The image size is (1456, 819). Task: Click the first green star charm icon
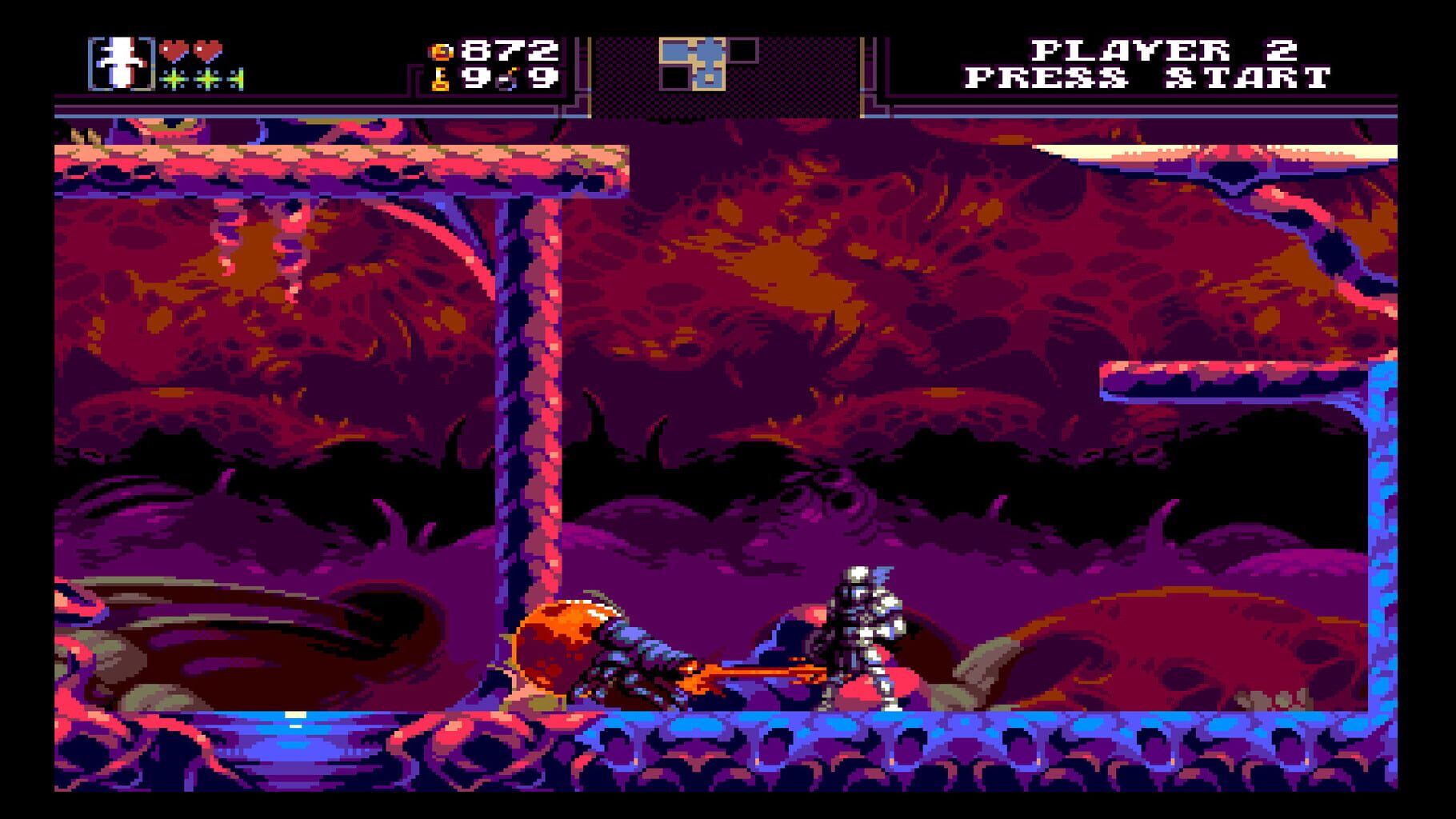pos(173,79)
